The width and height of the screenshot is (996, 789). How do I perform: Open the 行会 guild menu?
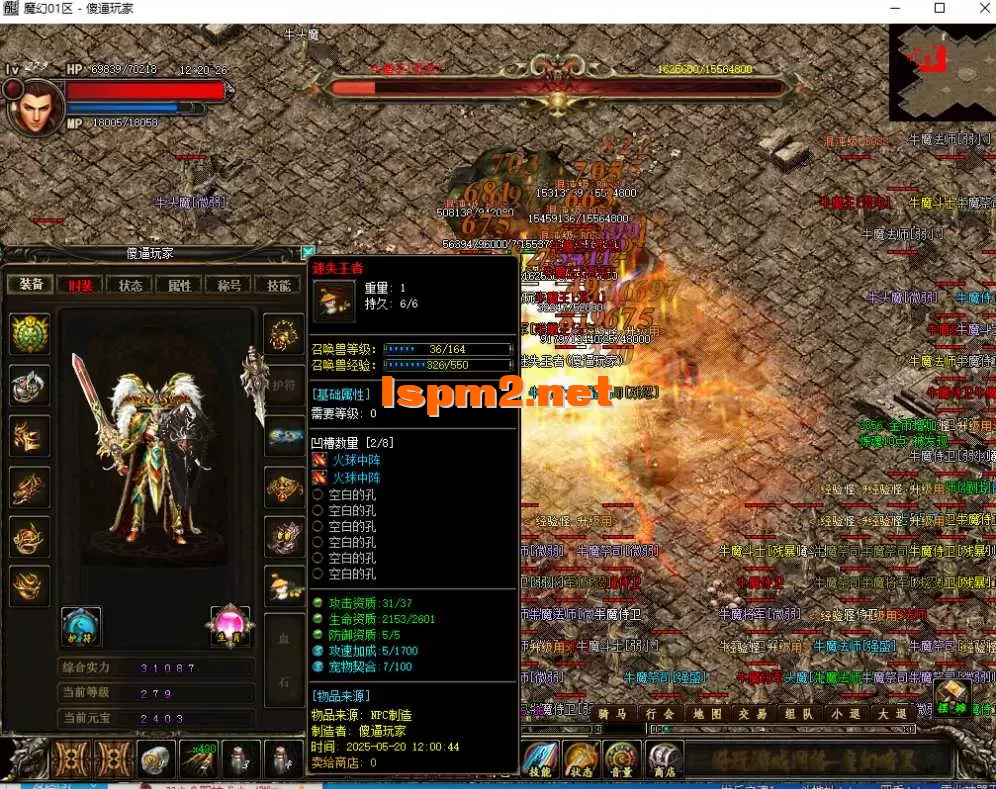pyautogui.click(x=660, y=714)
